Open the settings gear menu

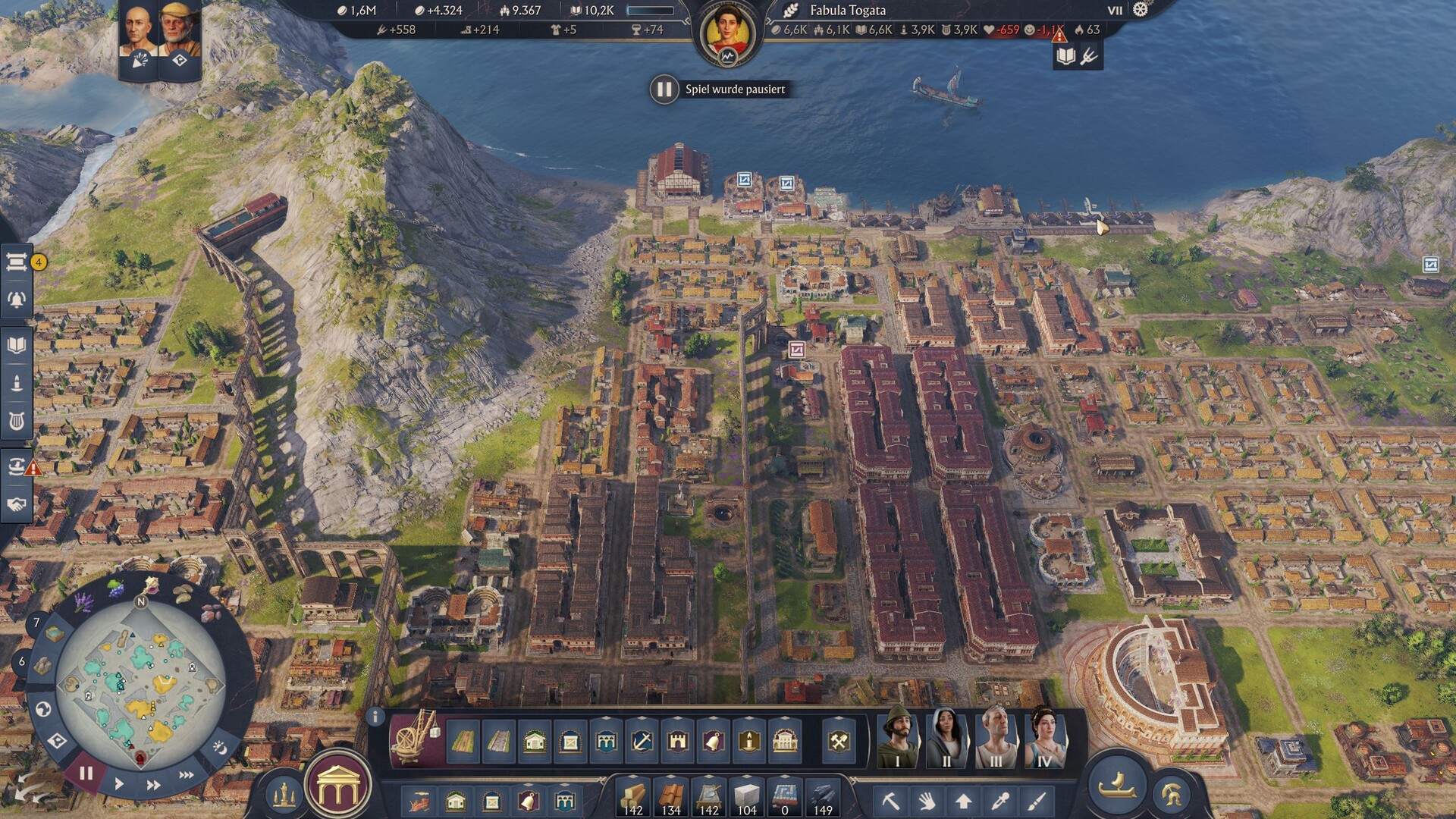click(1140, 10)
